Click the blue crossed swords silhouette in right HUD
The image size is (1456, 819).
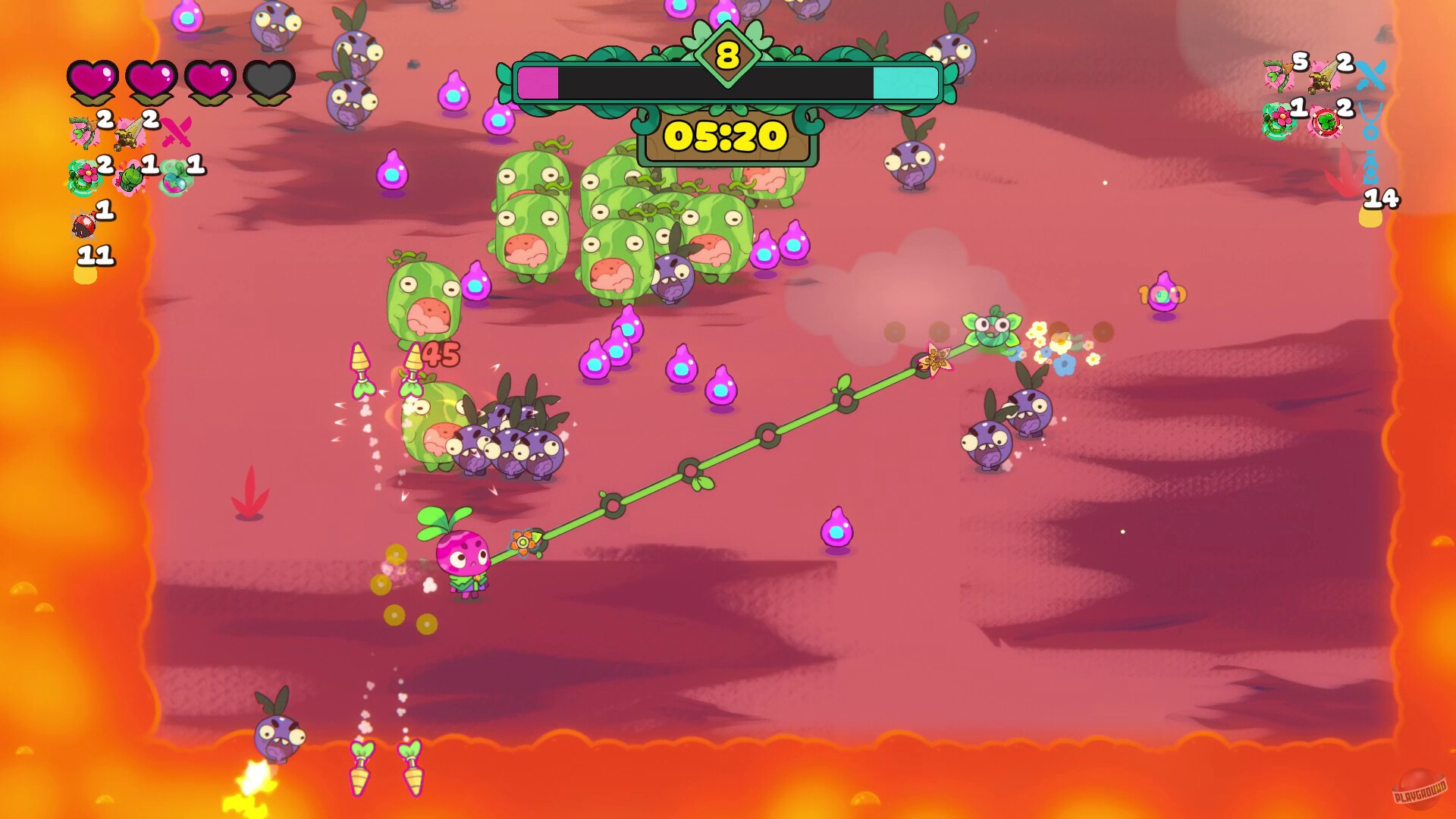pyautogui.click(x=1372, y=76)
